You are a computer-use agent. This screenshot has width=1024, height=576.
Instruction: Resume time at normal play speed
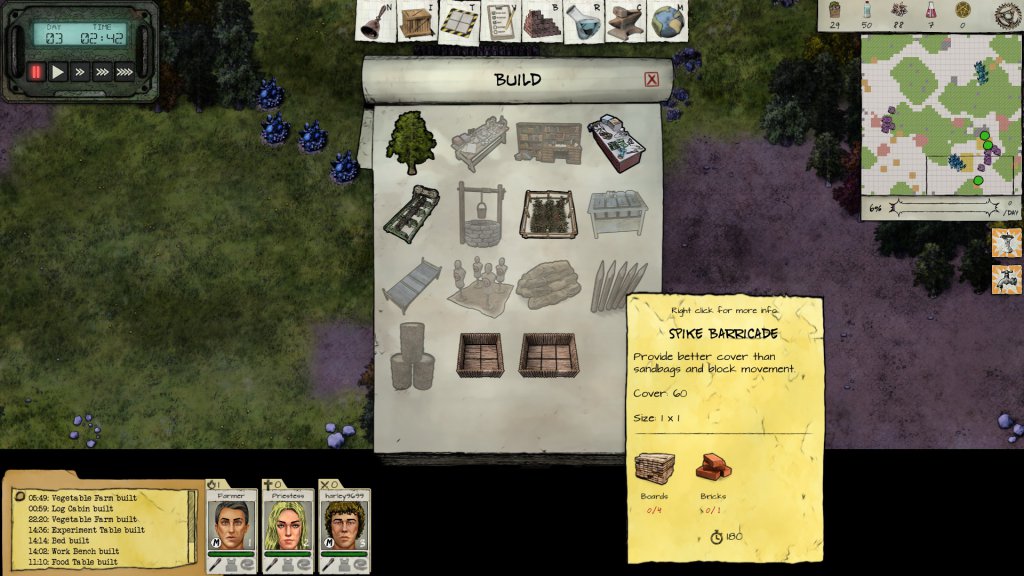click(58, 72)
